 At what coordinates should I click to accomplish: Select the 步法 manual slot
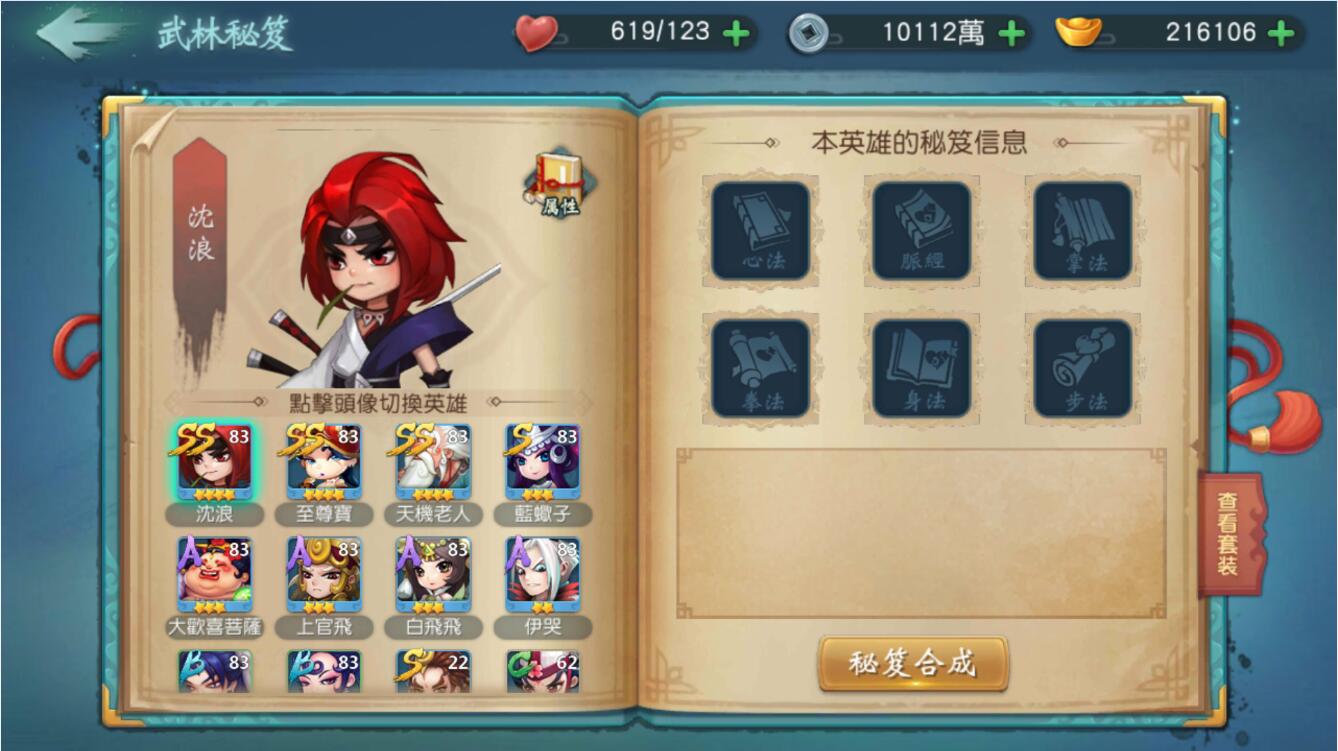[1081, 370]
